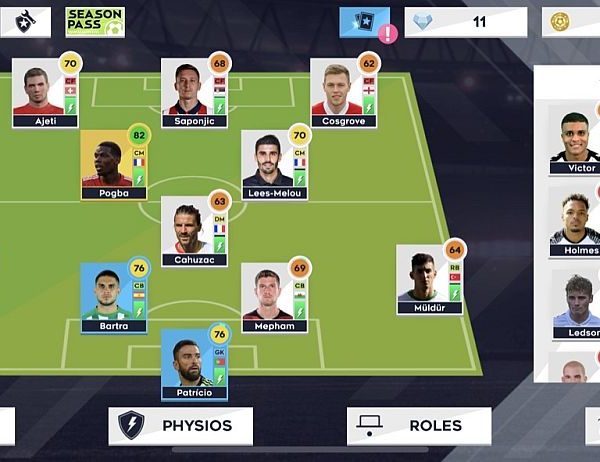The image size is (600, 462).
Task: Choose Cosgrove's player card
Action: click(342, 93)
